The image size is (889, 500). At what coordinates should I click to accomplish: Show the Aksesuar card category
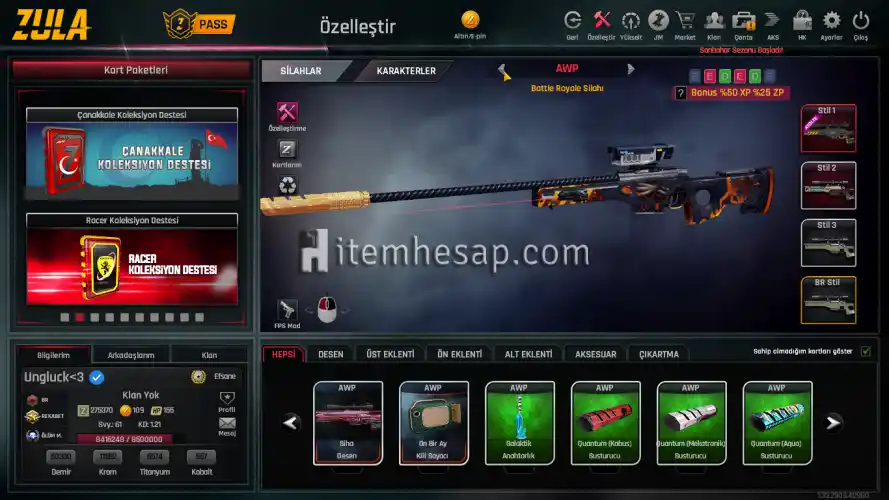(595, 354)
